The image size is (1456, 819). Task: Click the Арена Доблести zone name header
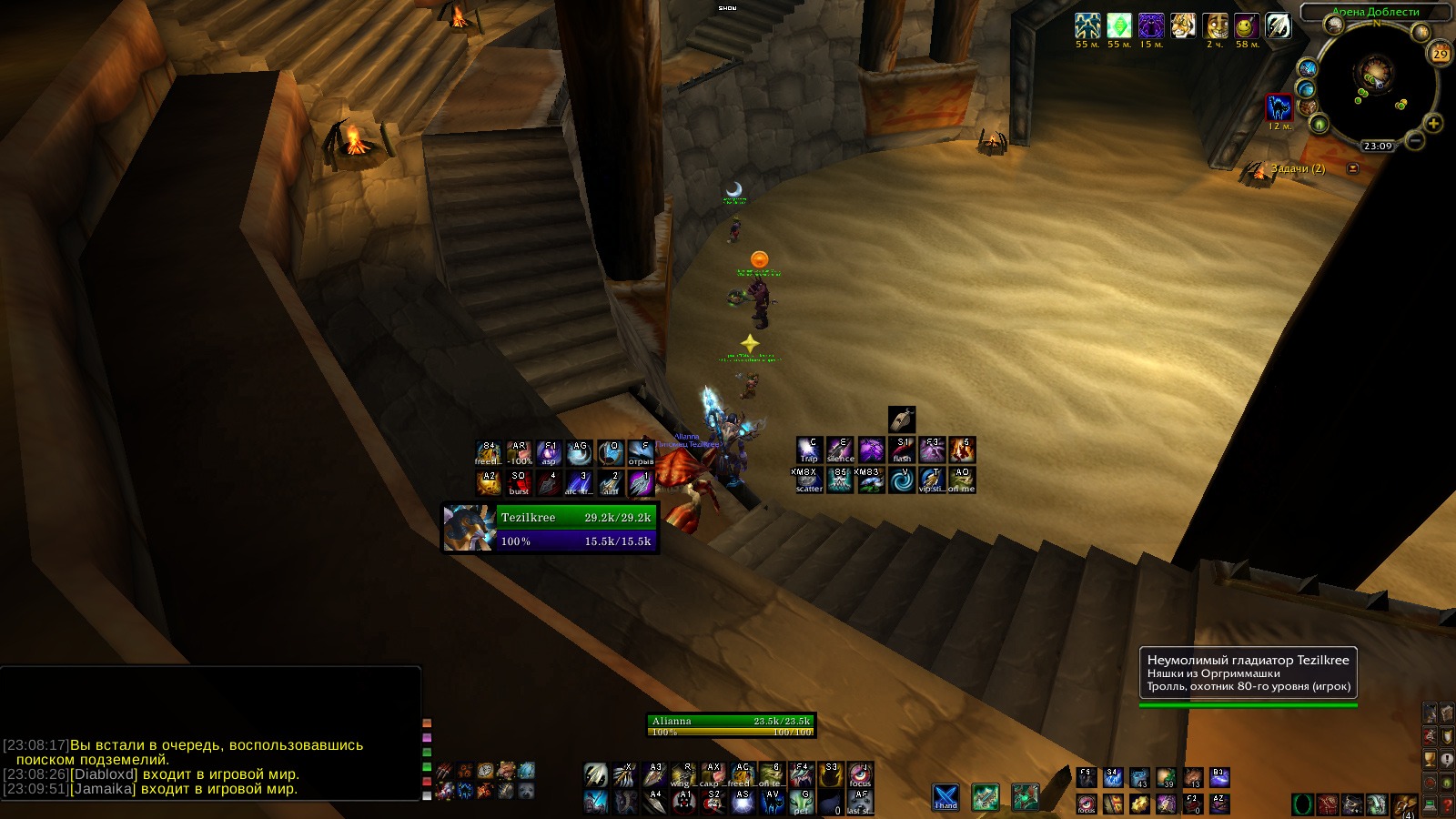click(x=1375, y=12)
